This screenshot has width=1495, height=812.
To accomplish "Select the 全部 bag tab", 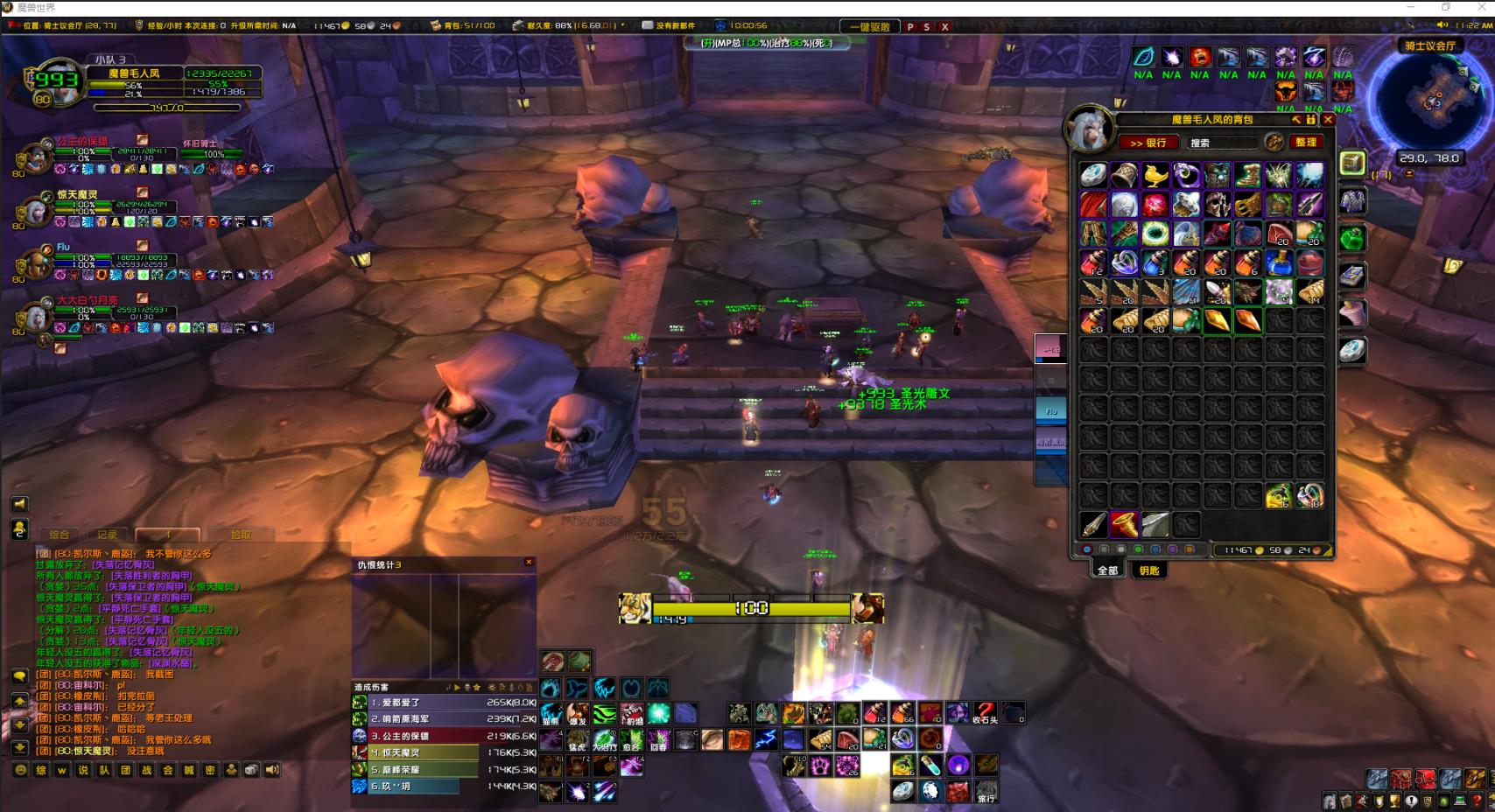I will [1107, 570].
